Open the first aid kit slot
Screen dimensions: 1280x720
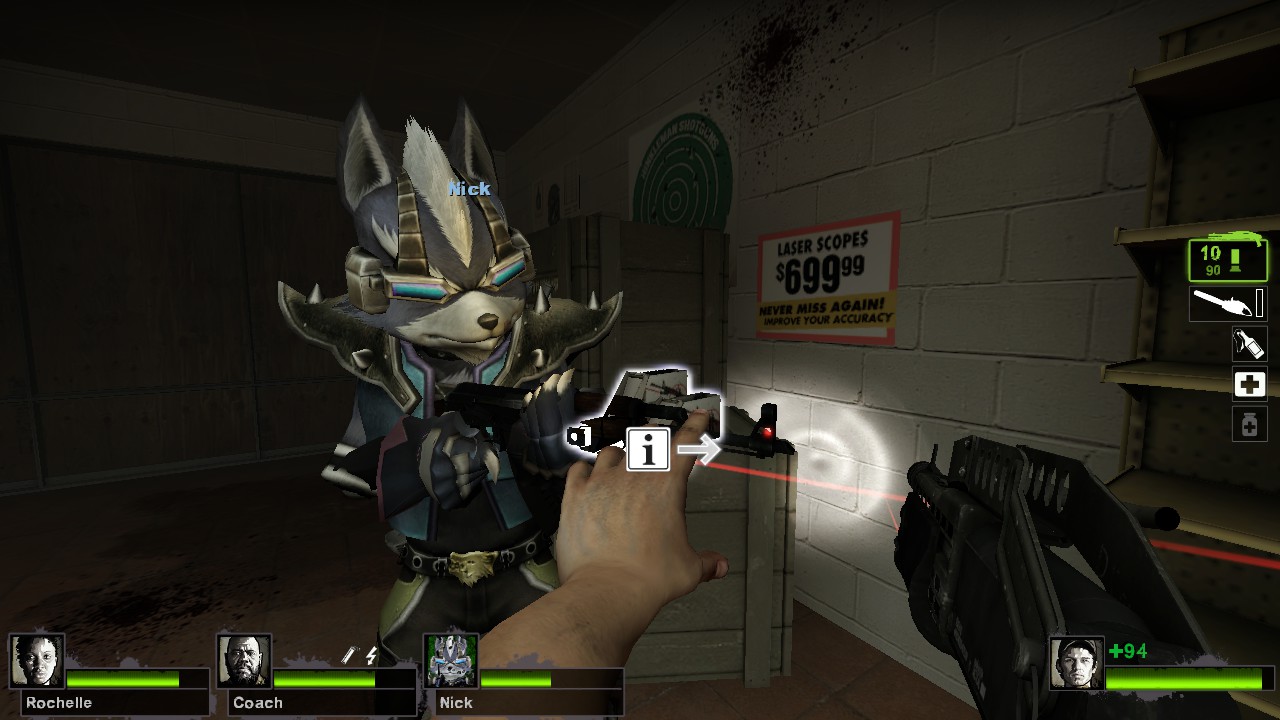[x=1248, y=384]
